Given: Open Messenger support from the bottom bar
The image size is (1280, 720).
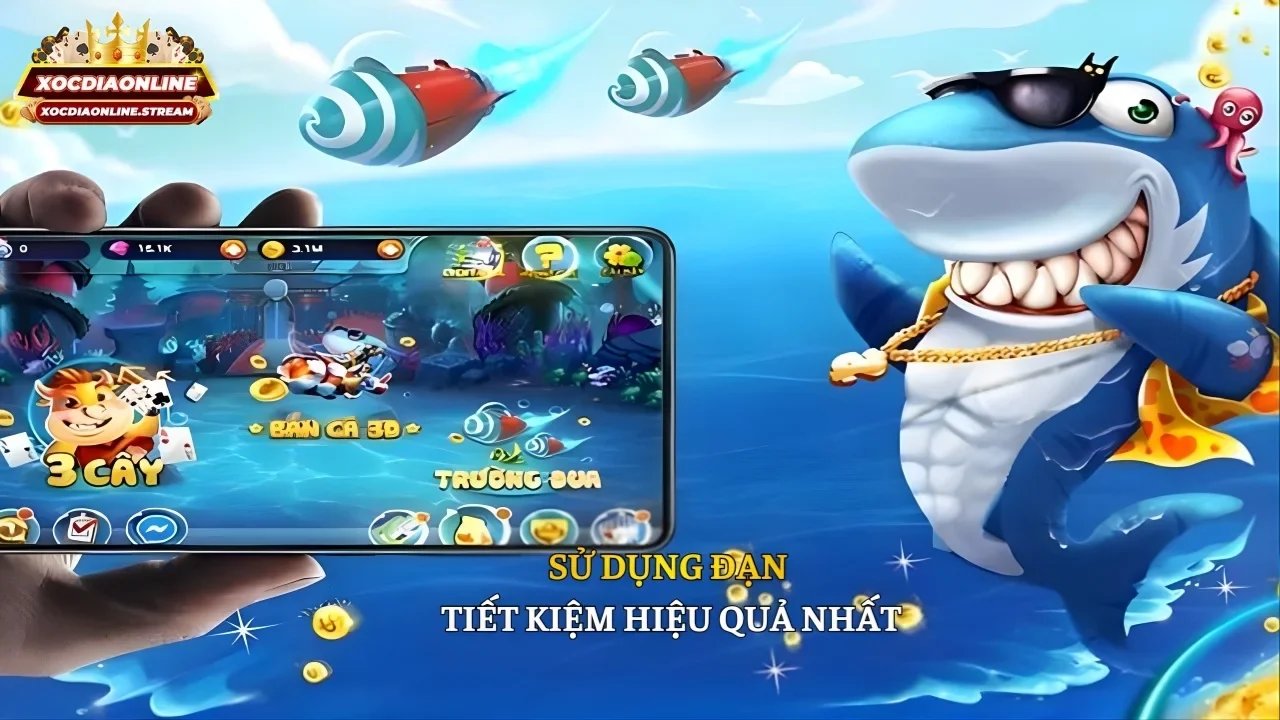Looking at the screenshot, I should point(154,527).
